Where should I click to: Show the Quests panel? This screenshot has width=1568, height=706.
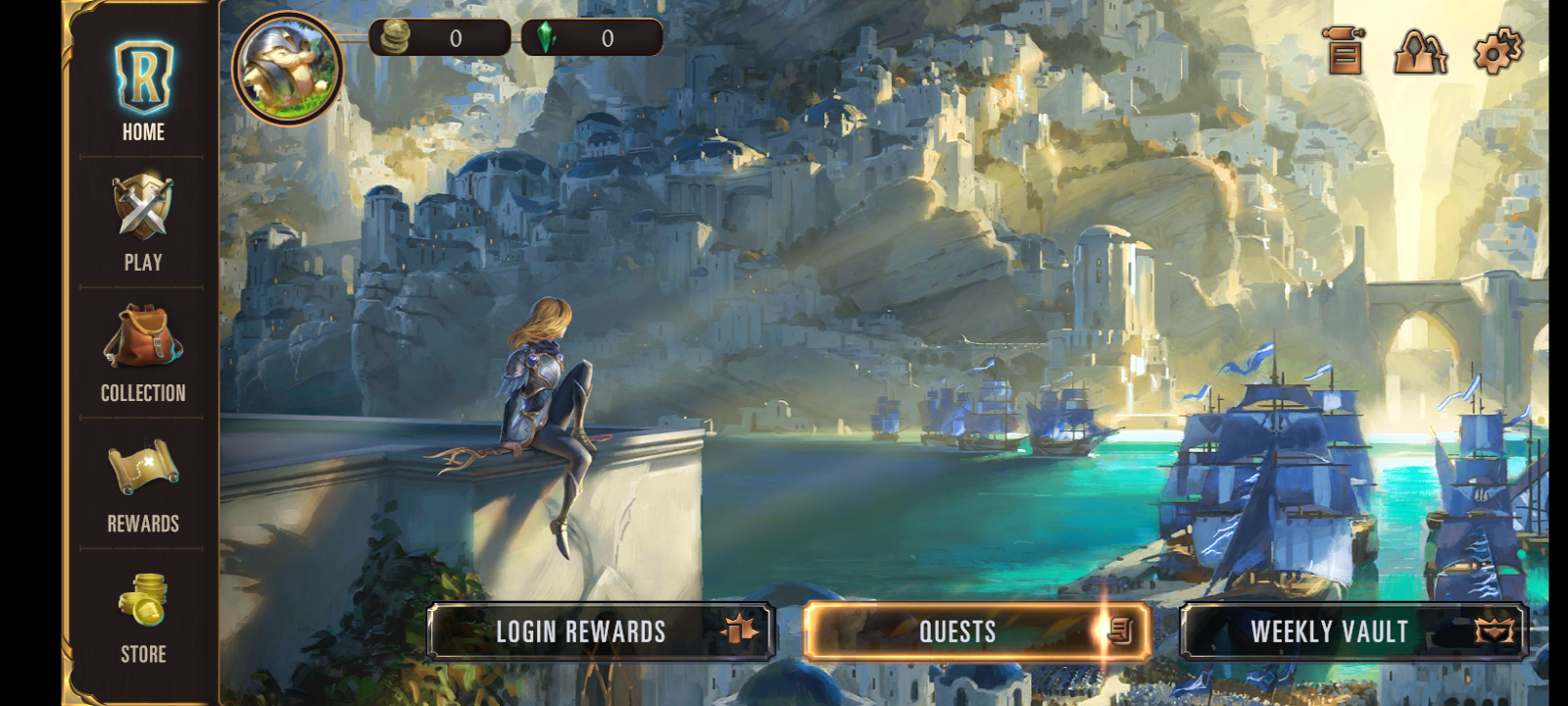[976, 631]
